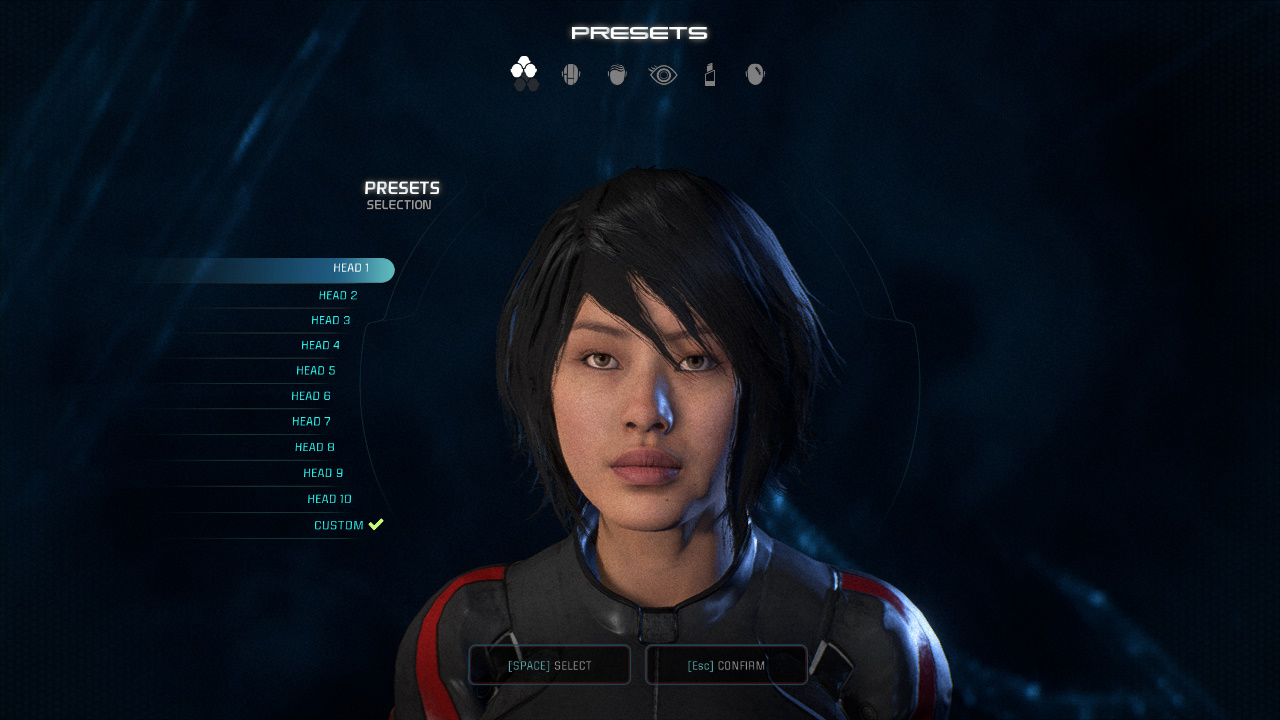Switch to the HEAD 1 preset
Viewport: 1280px width, 720px height.
[x=352, y=268]
